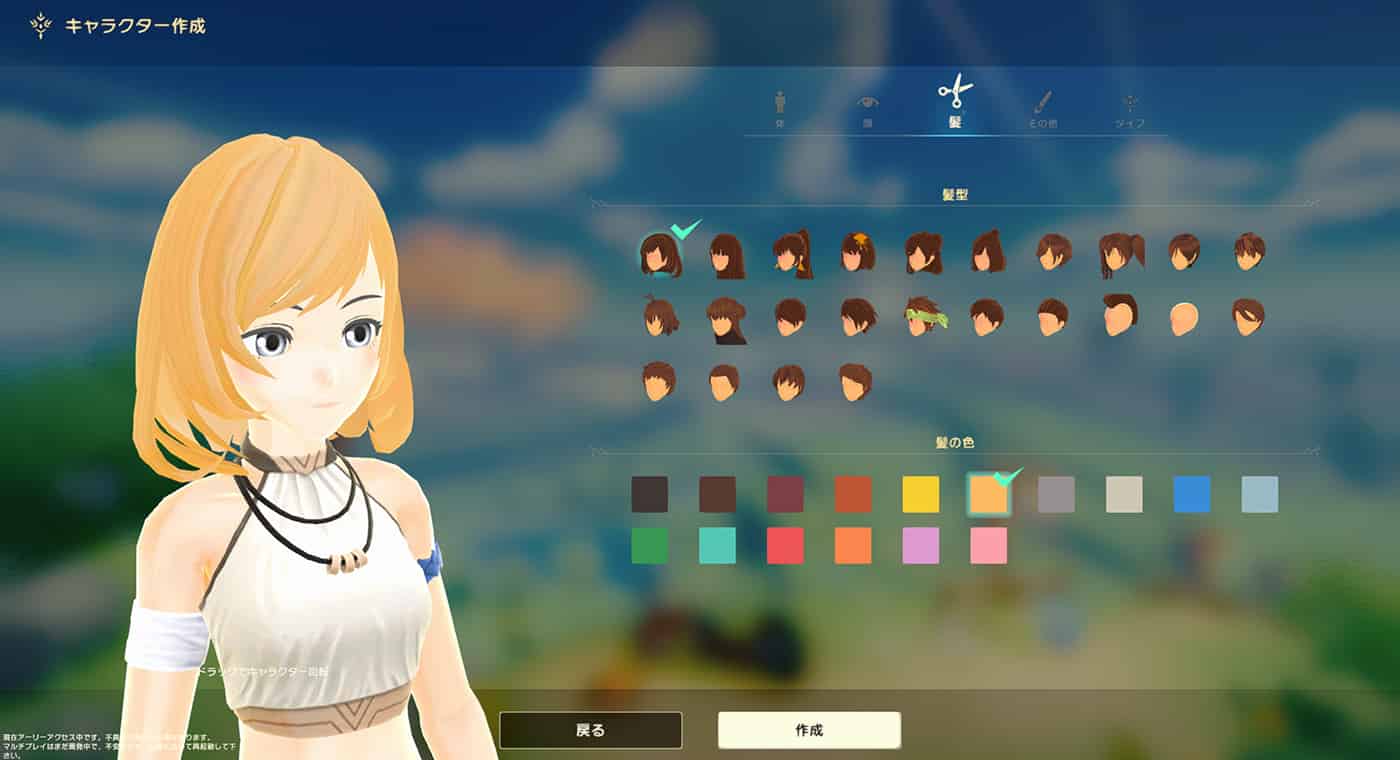The image size is (1400, 760).
Task: Click the 作成 (Create) button
Action: [x=809, y=730]
